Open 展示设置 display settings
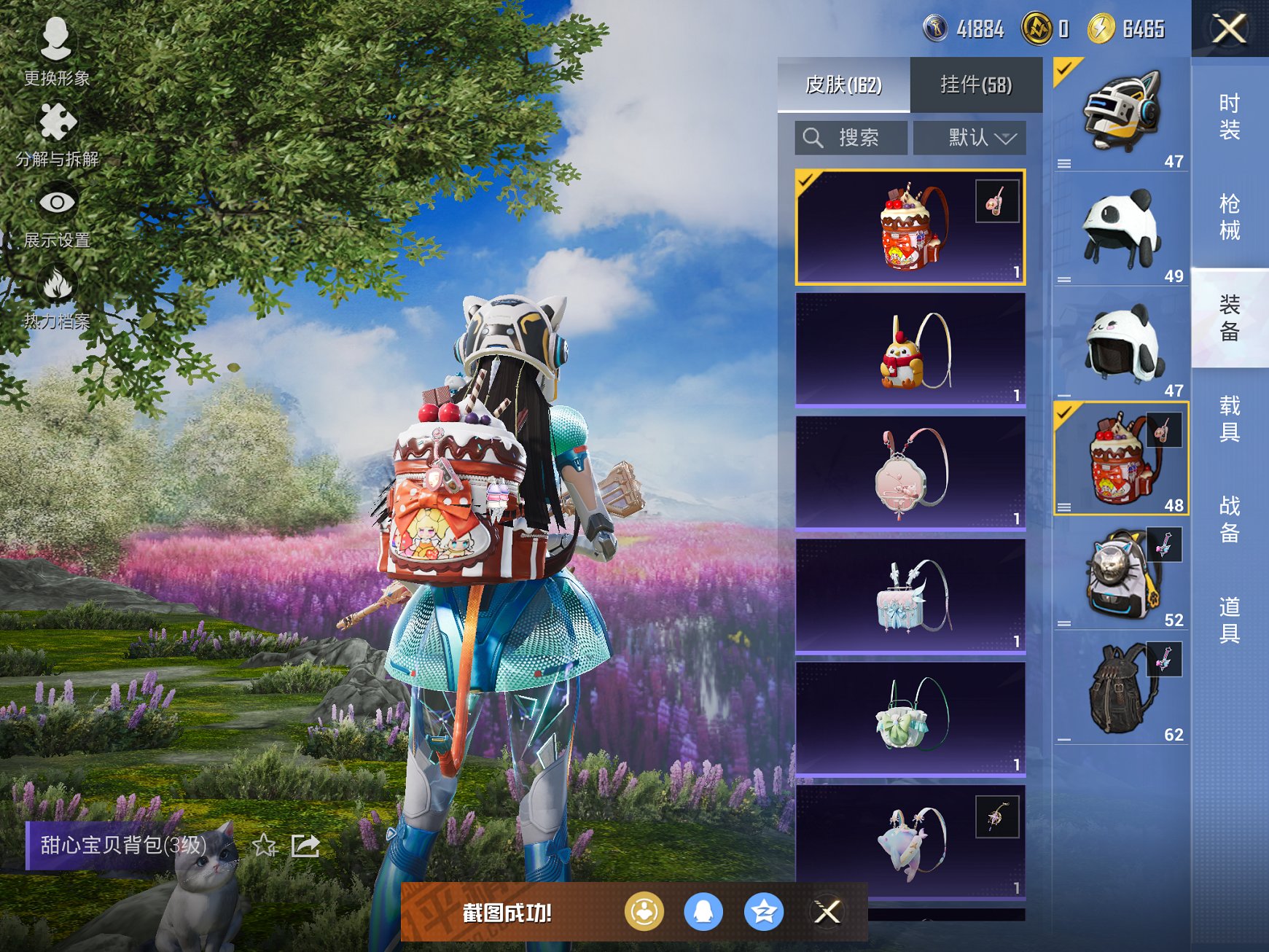Viewport: 1269px width, 952px height. click(x=57, y=215)
